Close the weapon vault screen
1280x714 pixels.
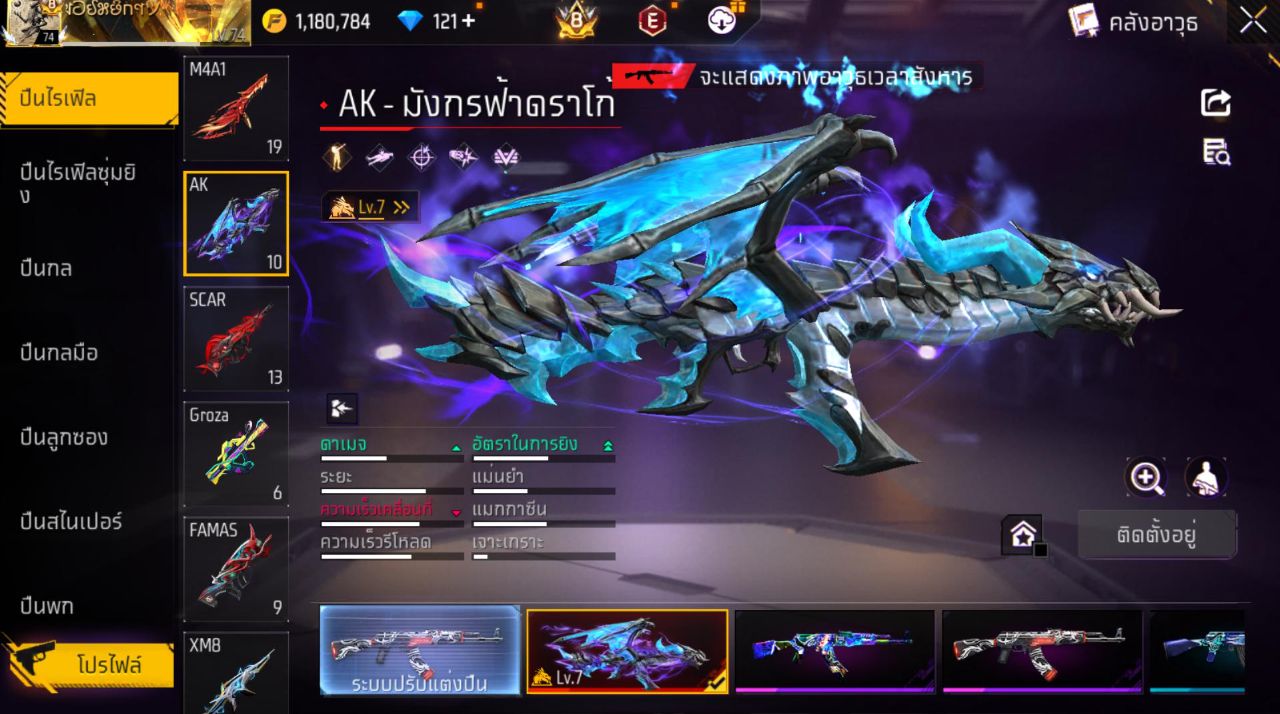(x=1253, y=21)
